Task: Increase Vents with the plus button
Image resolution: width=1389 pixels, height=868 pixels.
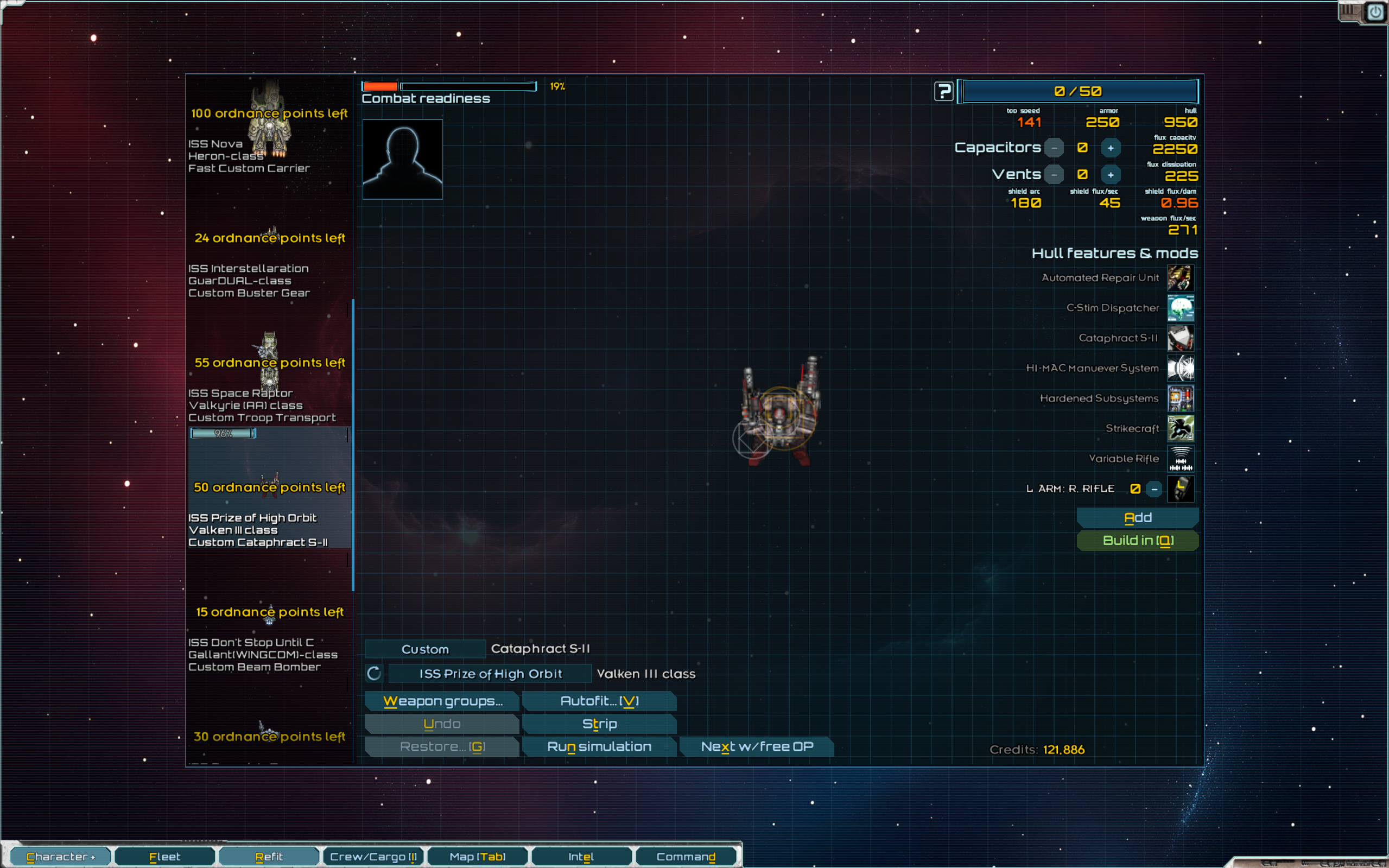Action: (1111, 174)
